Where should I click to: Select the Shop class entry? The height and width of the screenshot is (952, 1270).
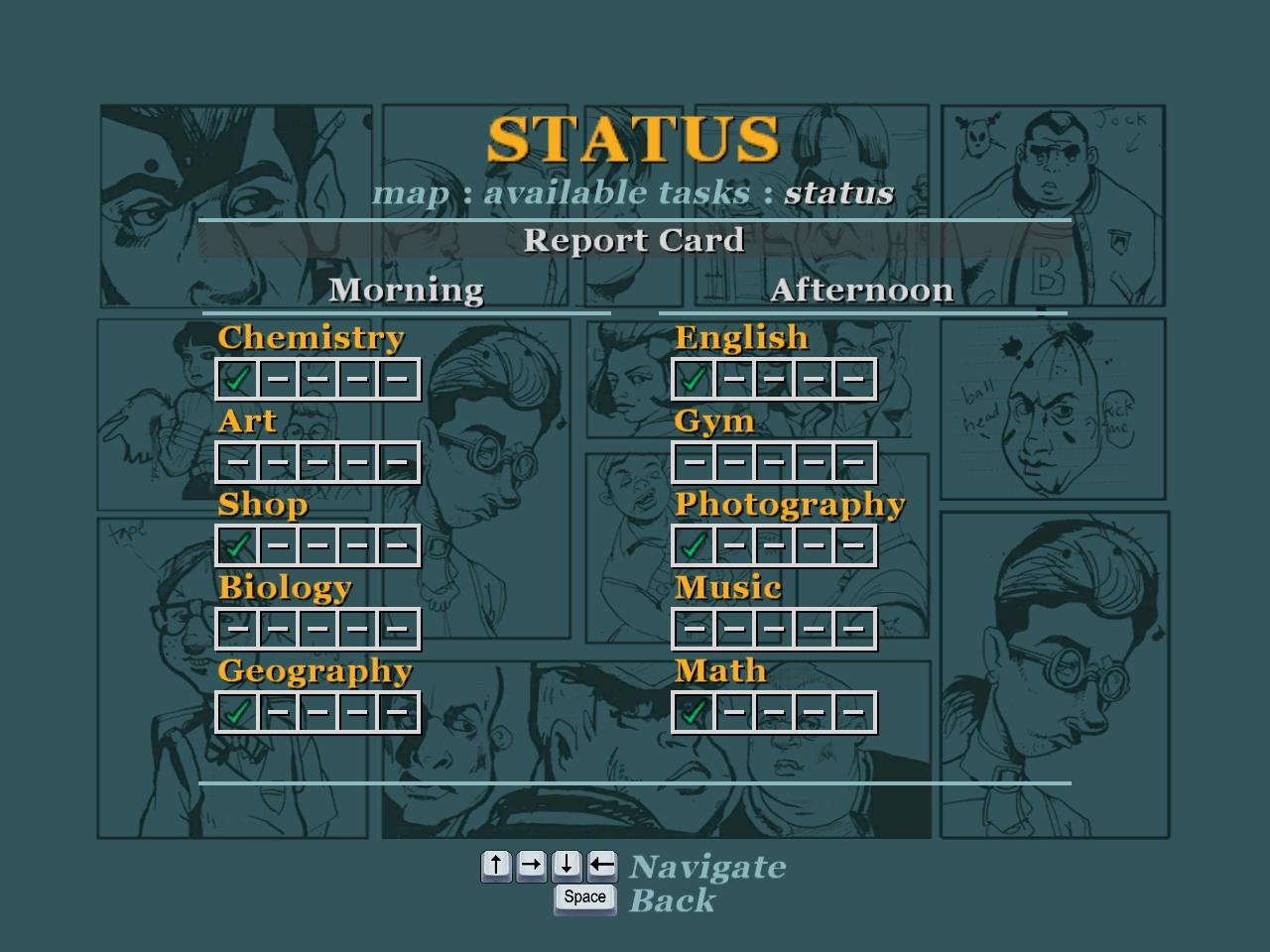coord(262,505)
